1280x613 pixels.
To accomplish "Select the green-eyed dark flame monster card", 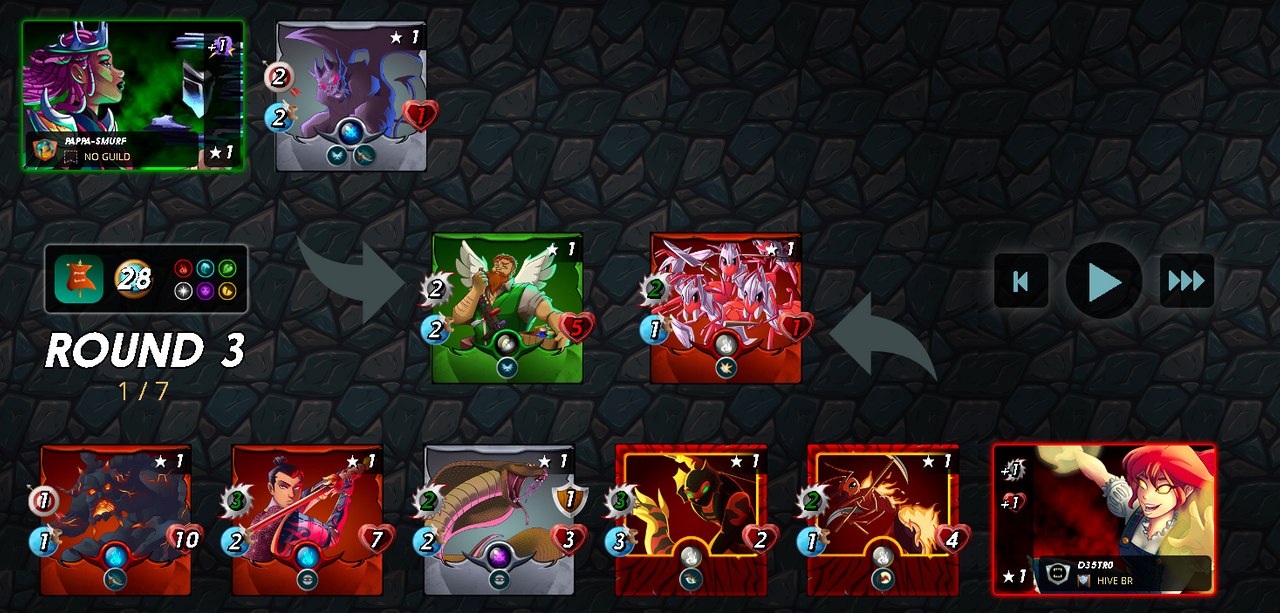I will [x=691, y=520].
